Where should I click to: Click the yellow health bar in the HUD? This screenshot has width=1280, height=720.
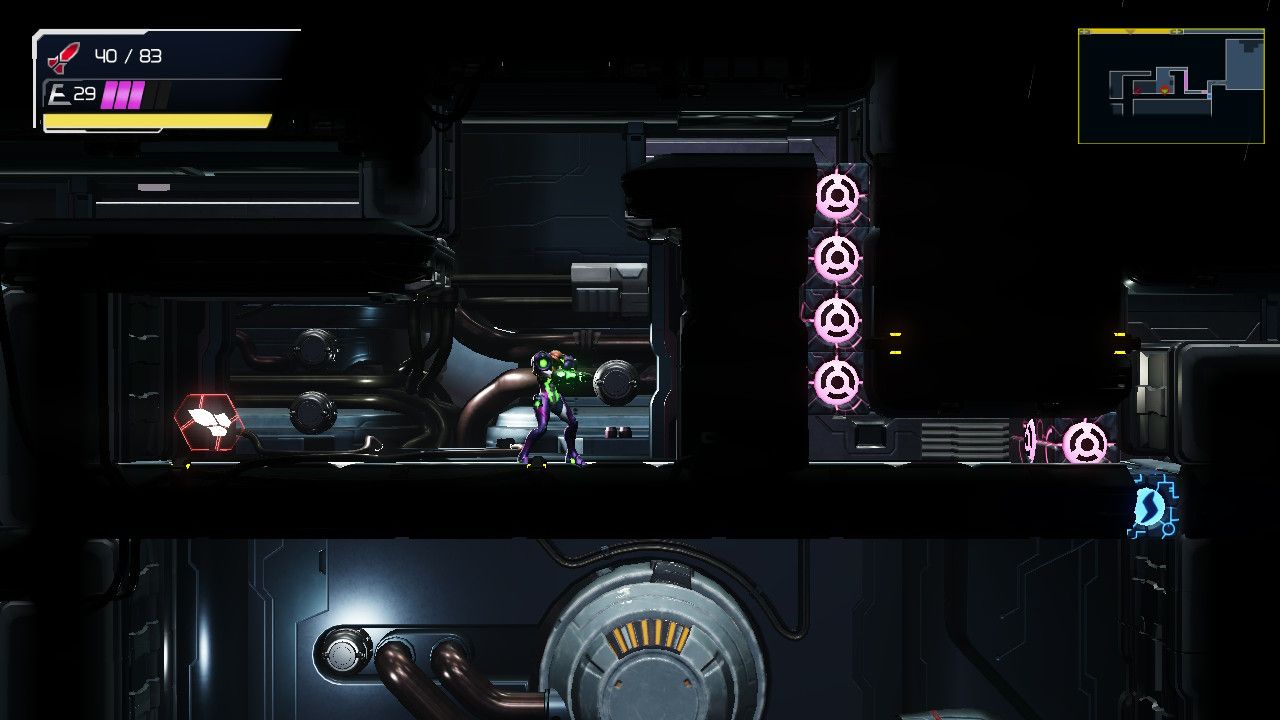point(160,122)
